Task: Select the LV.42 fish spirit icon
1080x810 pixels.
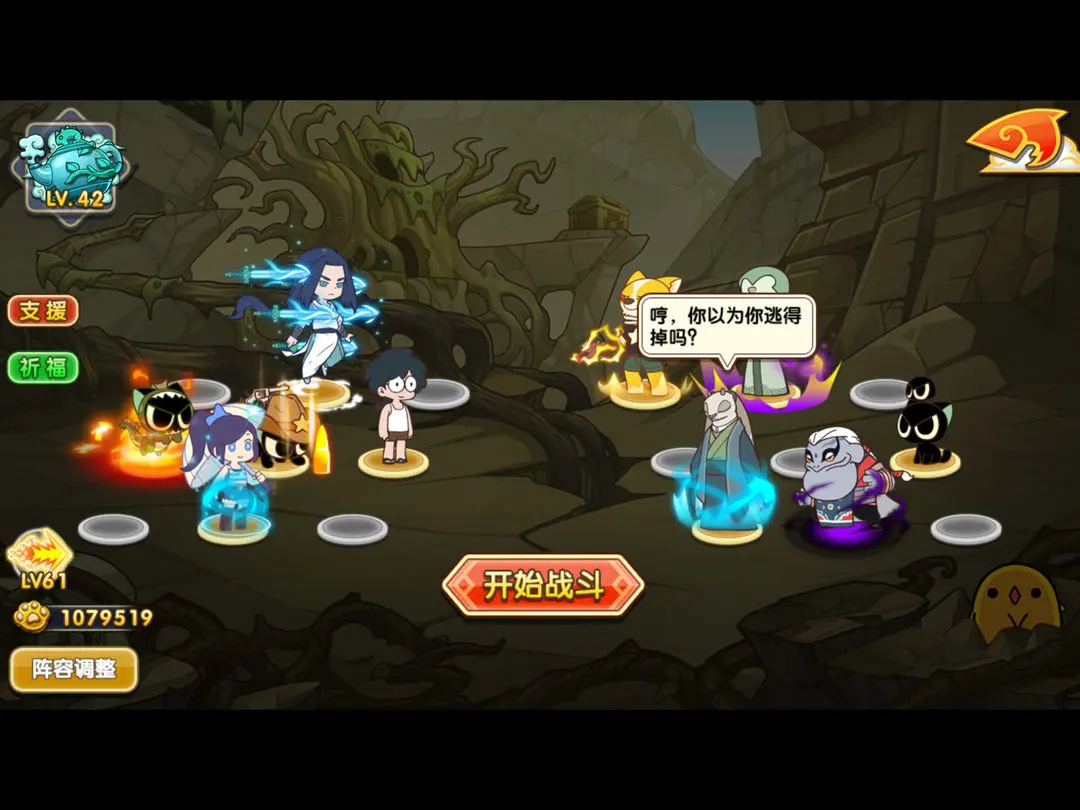Action: (x=70, y=167)
